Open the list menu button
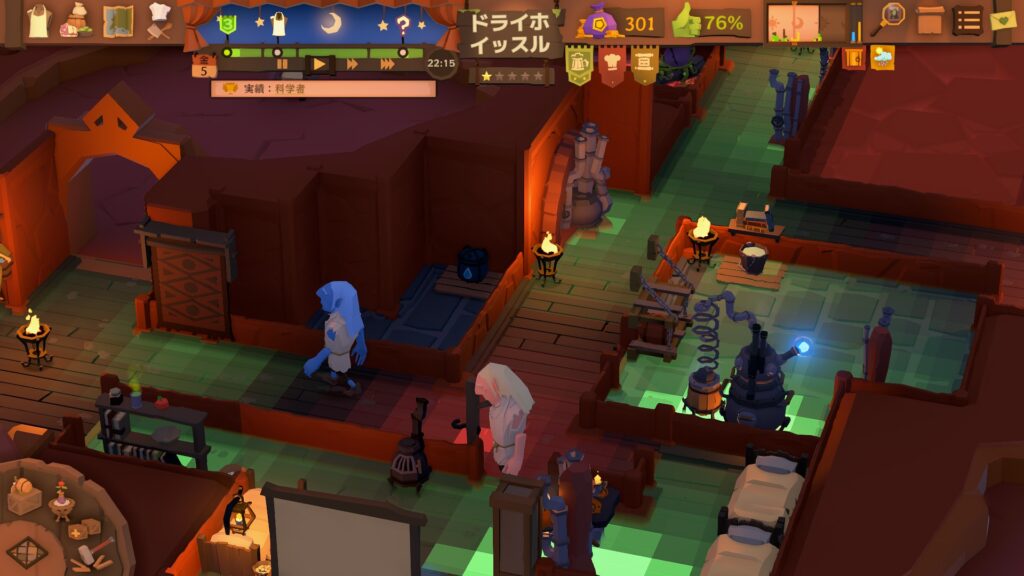This screenshot has width=1024, height=576. coord(967,19)
